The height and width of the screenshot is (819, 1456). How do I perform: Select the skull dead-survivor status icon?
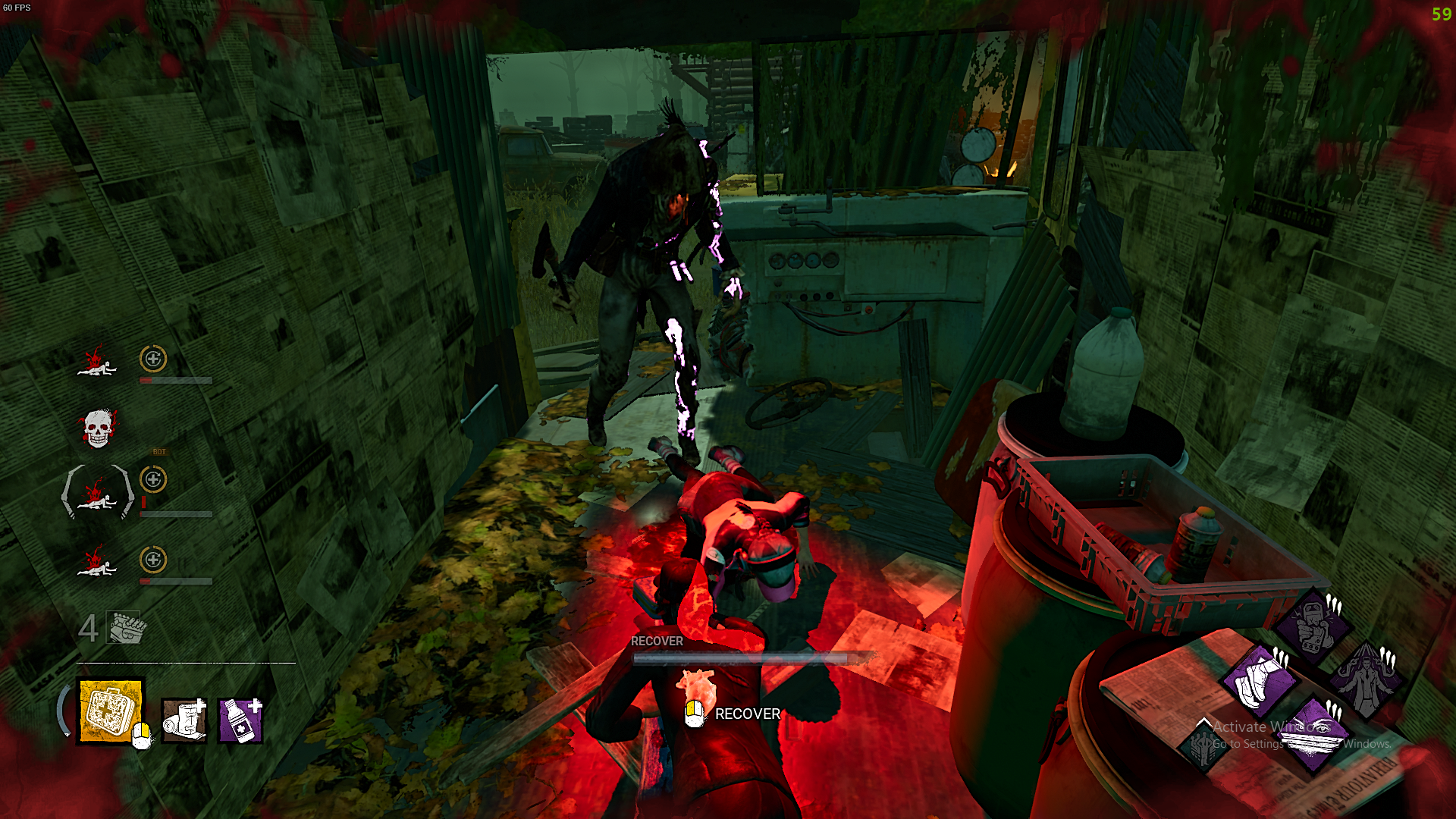(98, 428)
